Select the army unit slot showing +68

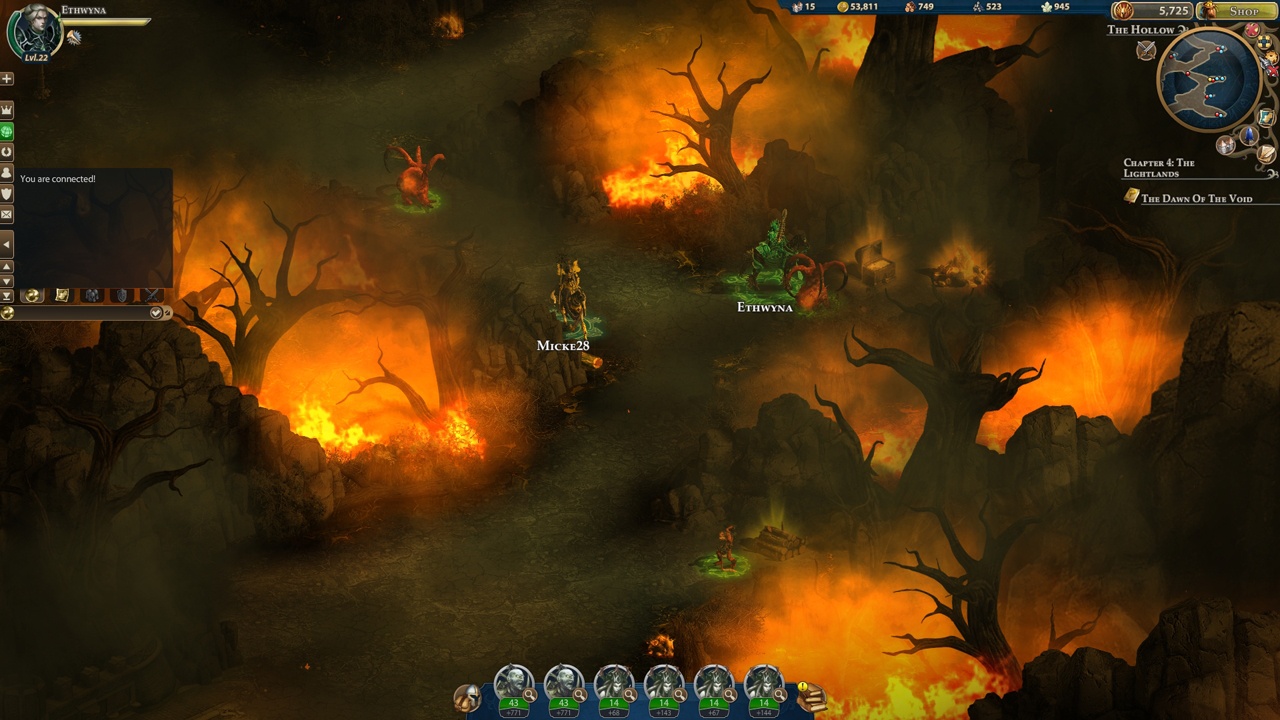click(614, 688)
